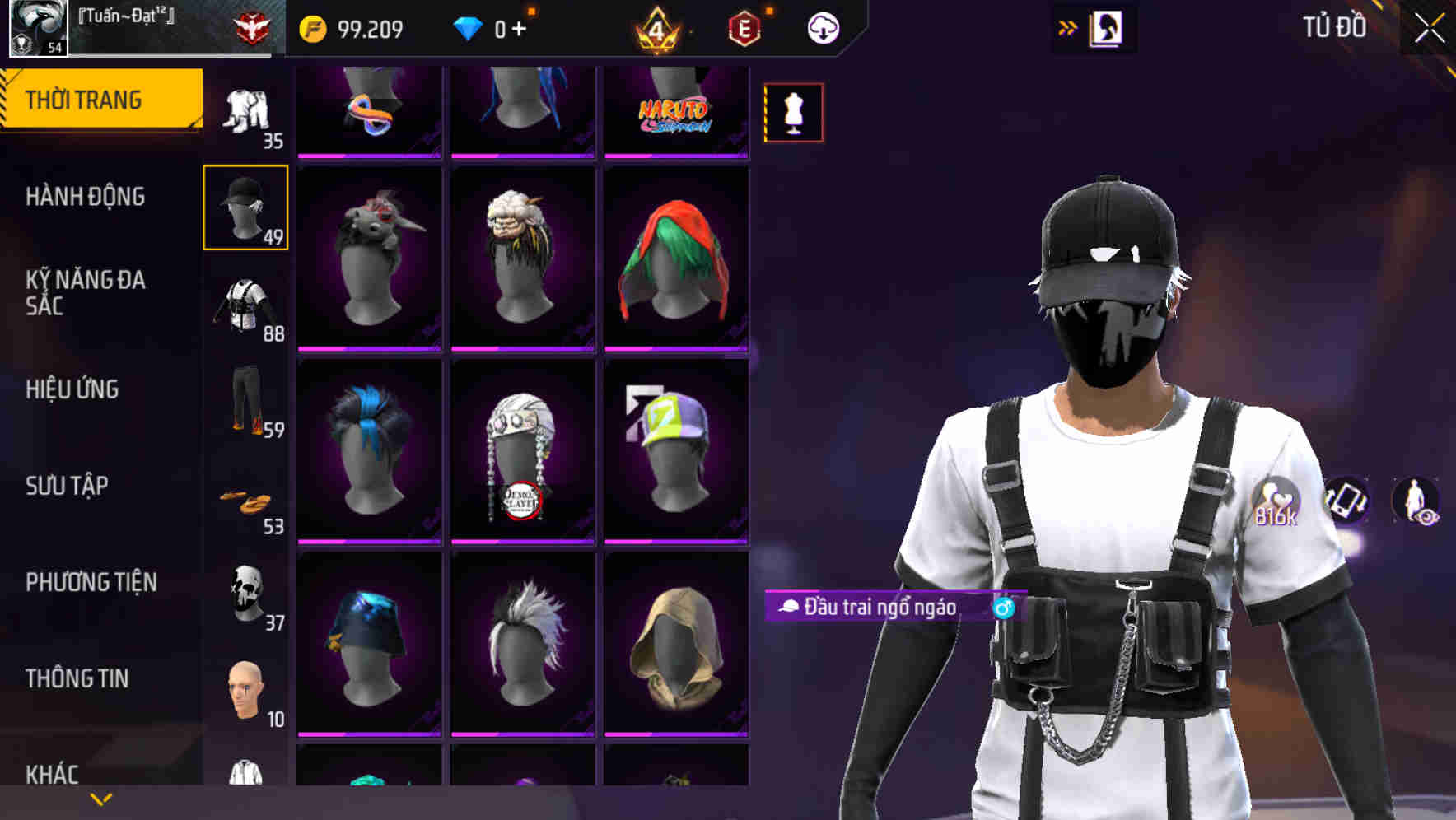Select the Demon Slayer bandana thumbnail
This screenshot has width=1456, height=820.
(x=521, y=450)
